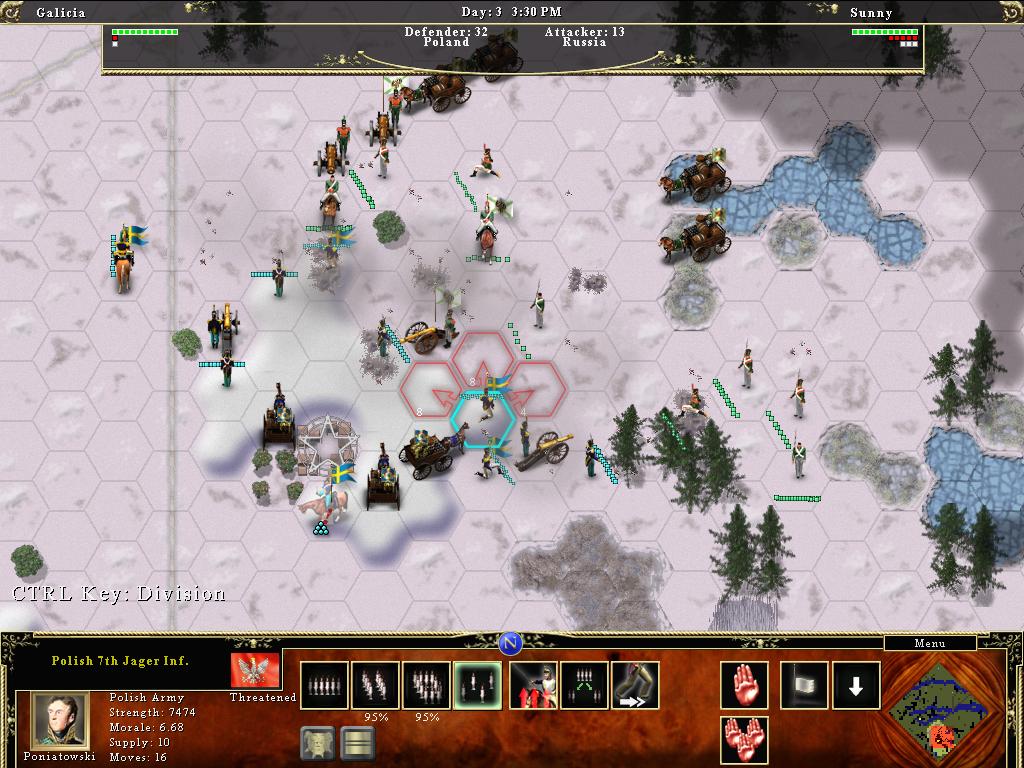Viewport: 1024px width, 768px height.
Task: Click the white down arrow button
Action: pos(856,685)
